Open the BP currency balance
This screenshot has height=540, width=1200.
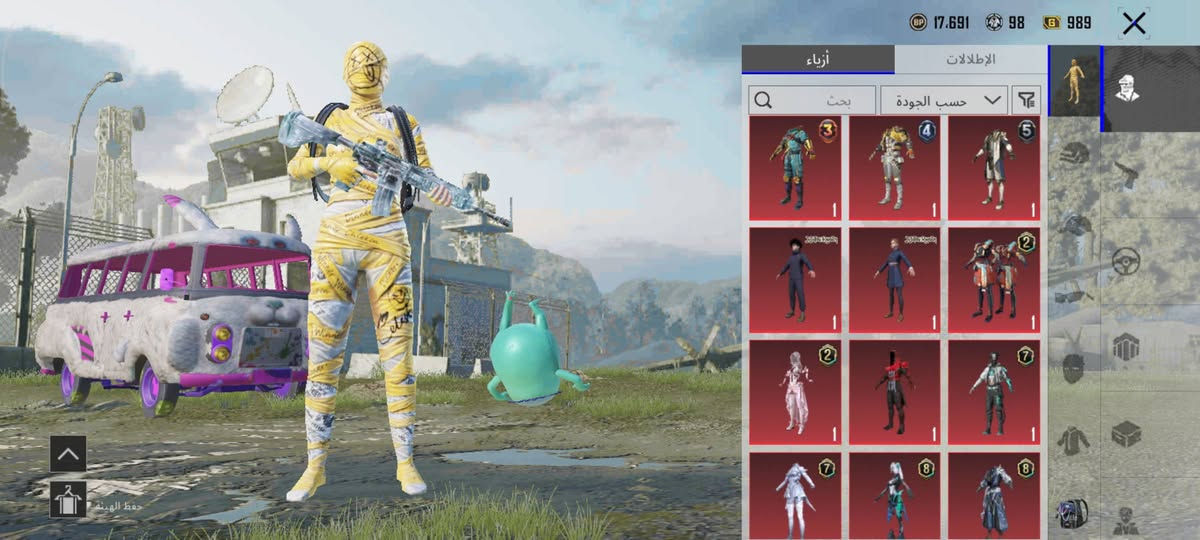941,22
